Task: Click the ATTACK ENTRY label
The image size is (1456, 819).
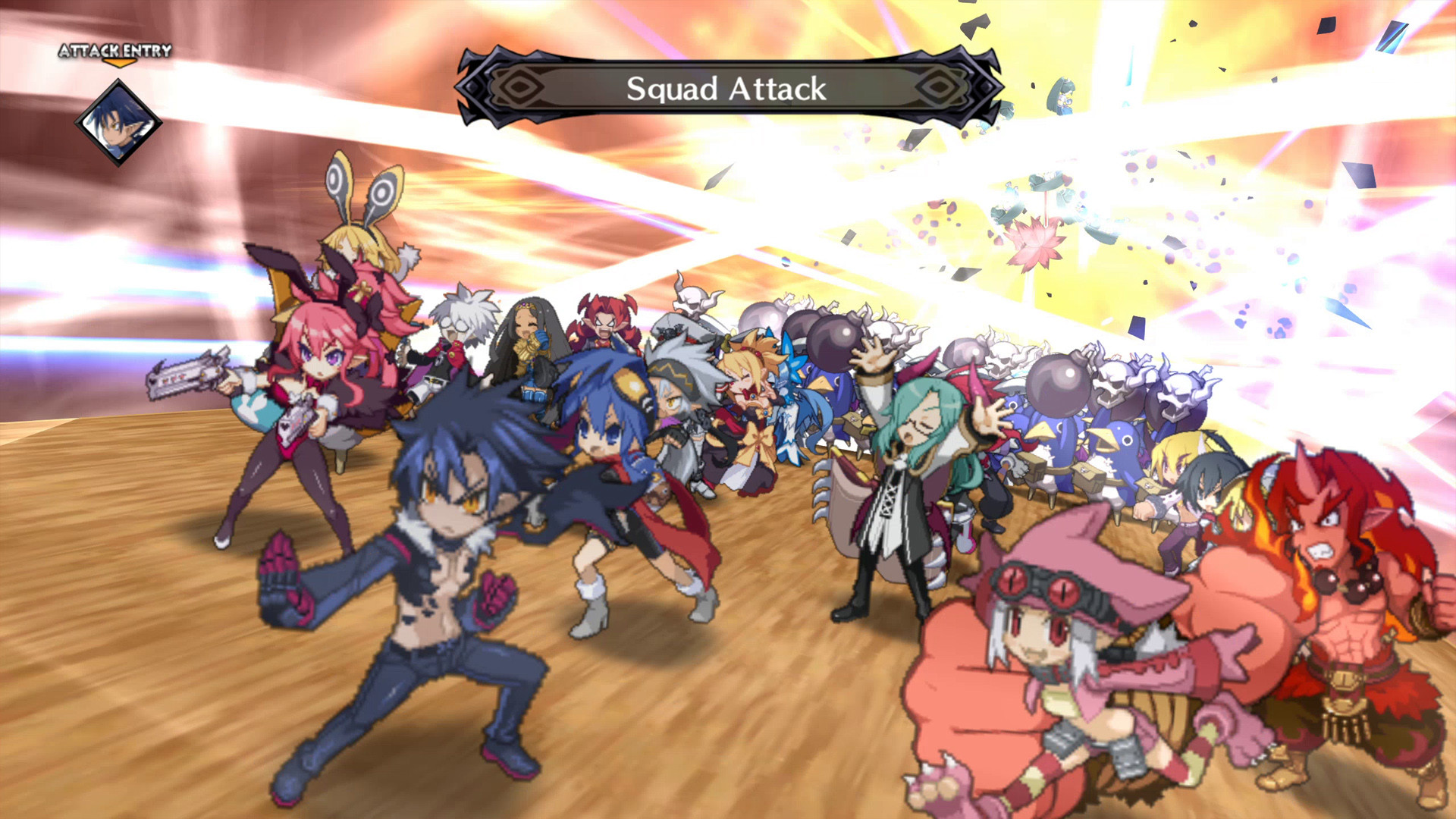Action: (115, 53)
